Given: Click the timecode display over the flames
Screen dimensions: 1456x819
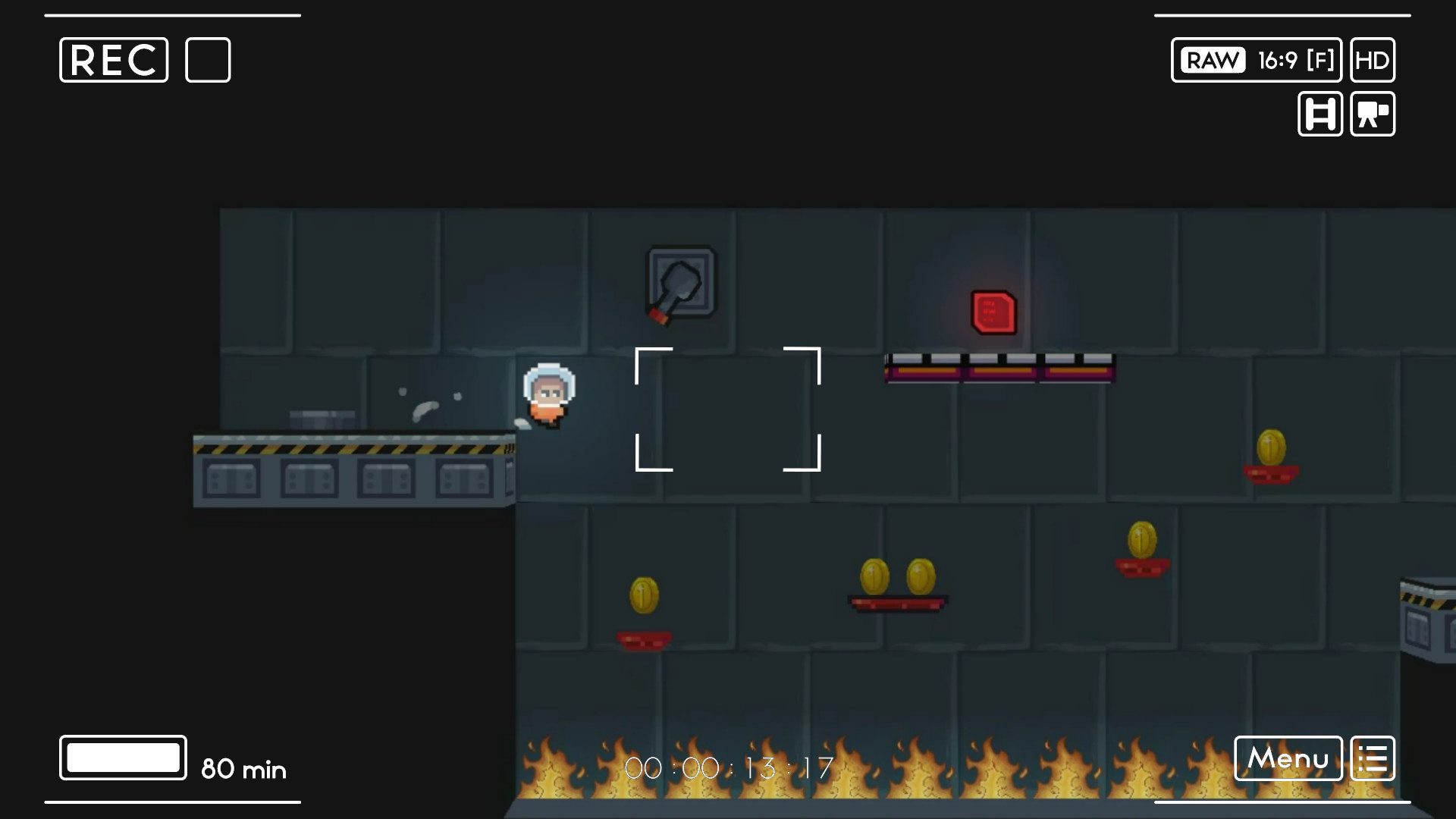Looking at the screenshot, I should (730, 768).
